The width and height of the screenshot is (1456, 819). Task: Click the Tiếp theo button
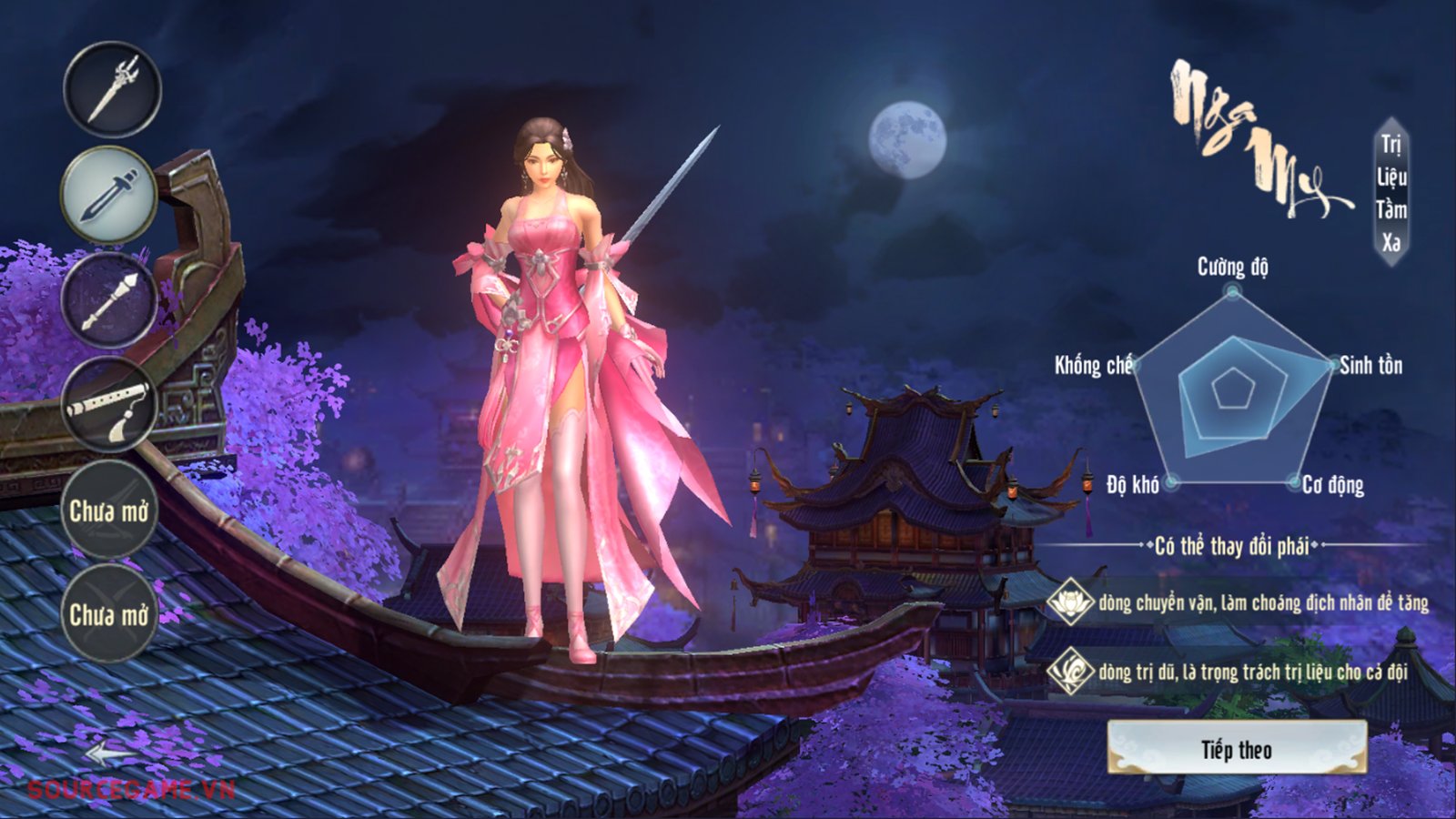1237,749
